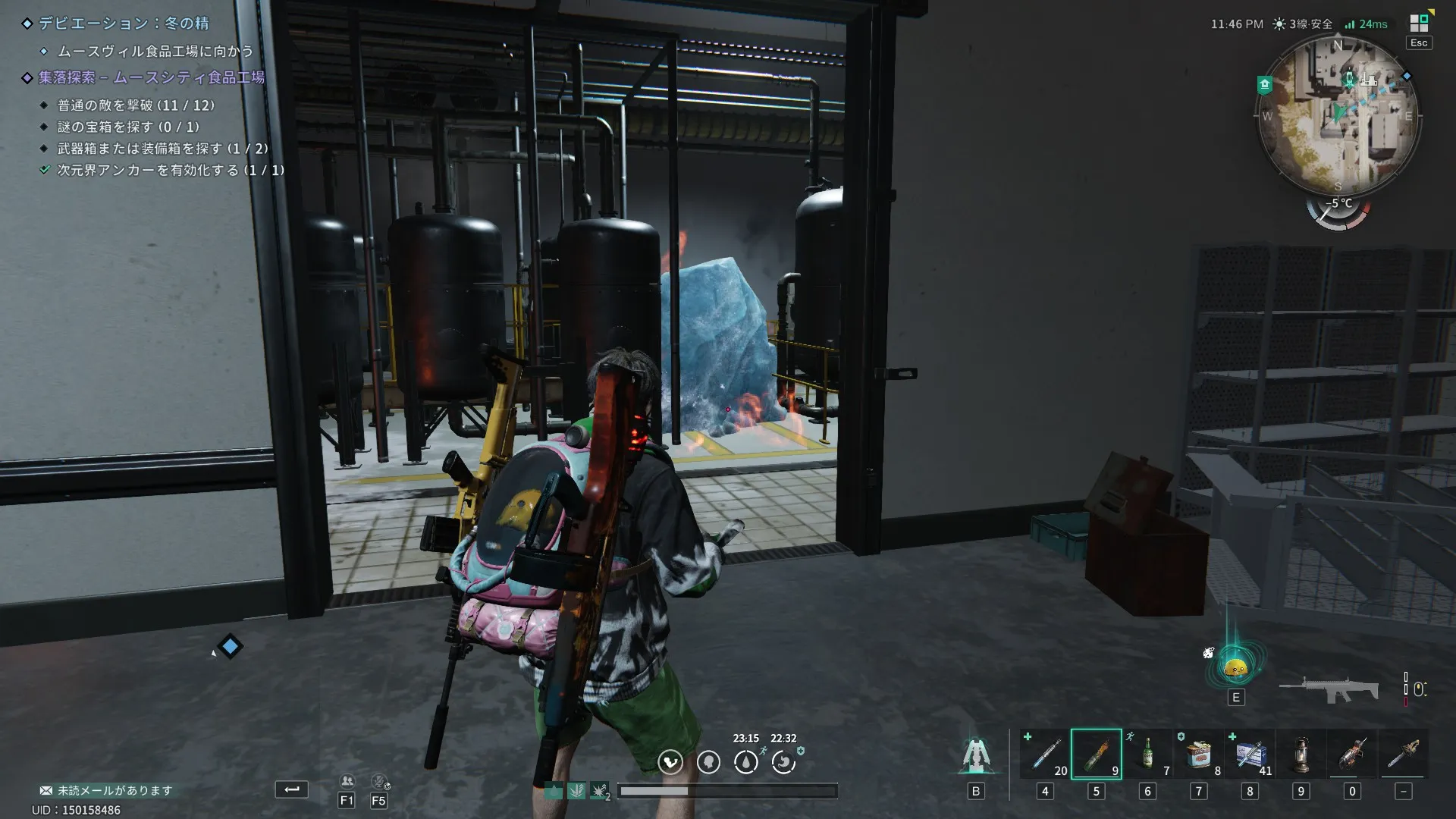Activate the yellow blob deviation ability
This screenshot has height=819, width=1456.
(1236, 667)
